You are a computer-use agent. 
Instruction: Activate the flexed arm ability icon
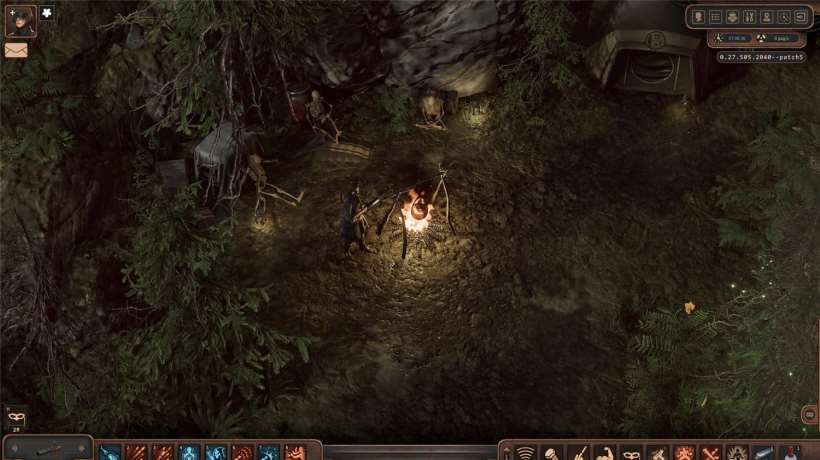(604, 453)
